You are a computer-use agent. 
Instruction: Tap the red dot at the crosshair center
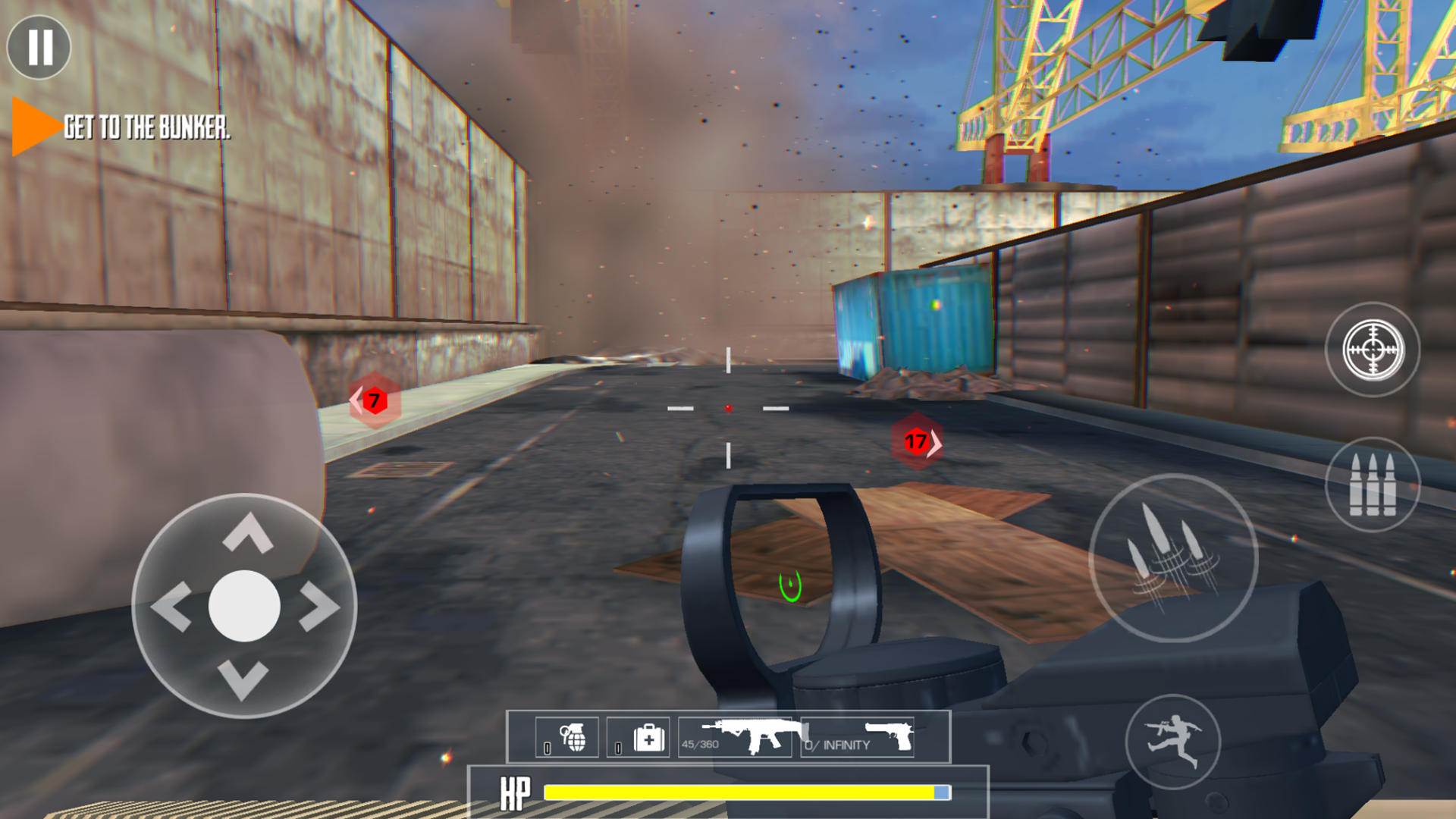coord(728,407)
